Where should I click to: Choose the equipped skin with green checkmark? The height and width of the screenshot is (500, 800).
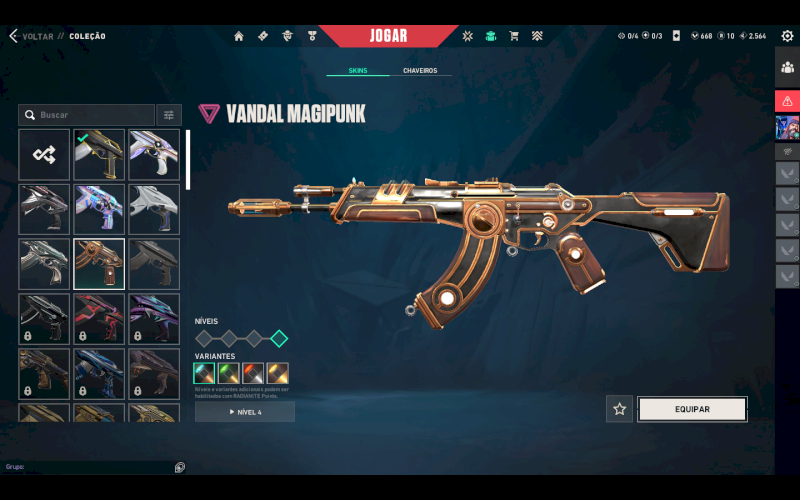[99, 154]
